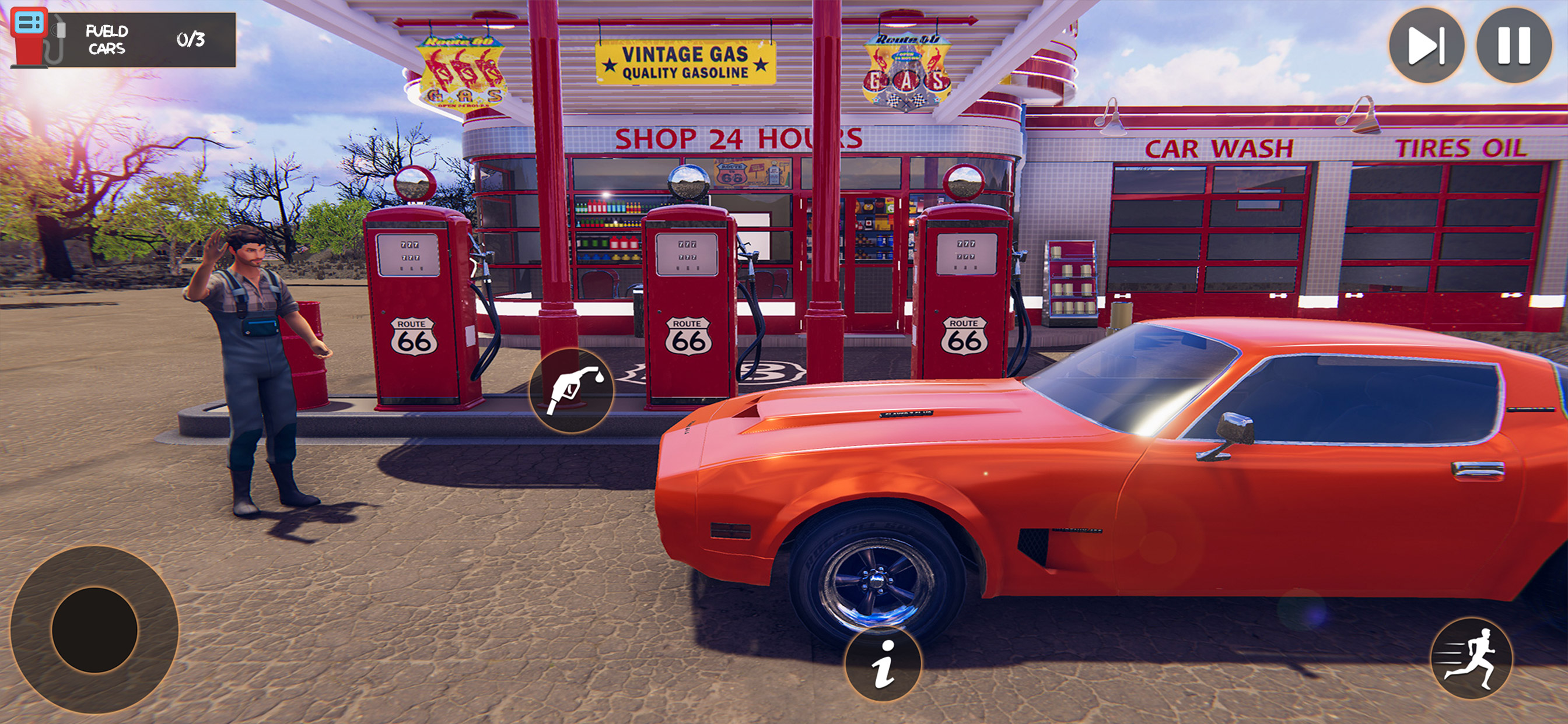Select the Fueld Cars objective tracker
The width and height of the screenshot is (1568, 724).
coord(124,40)
